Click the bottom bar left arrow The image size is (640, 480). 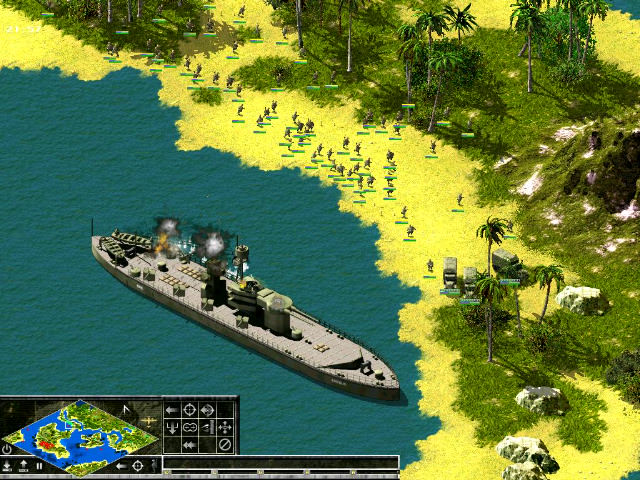pyautogui.click(x=121, y=466)
